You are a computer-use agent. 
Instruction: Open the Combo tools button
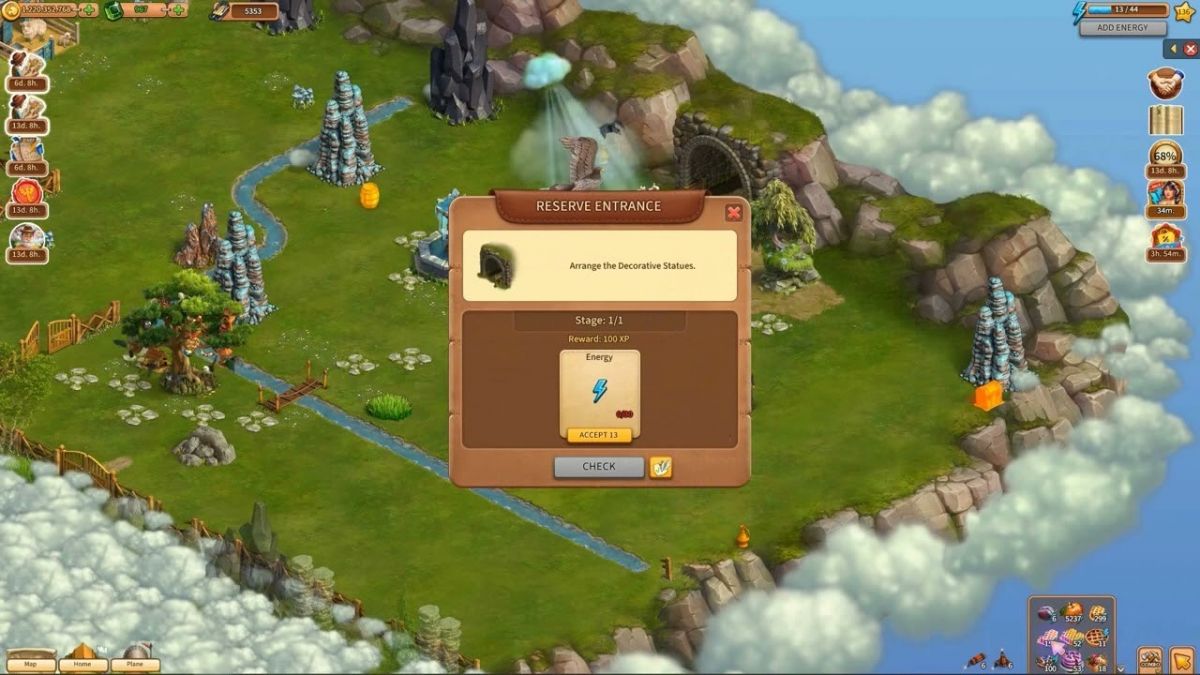point(1150,660)
